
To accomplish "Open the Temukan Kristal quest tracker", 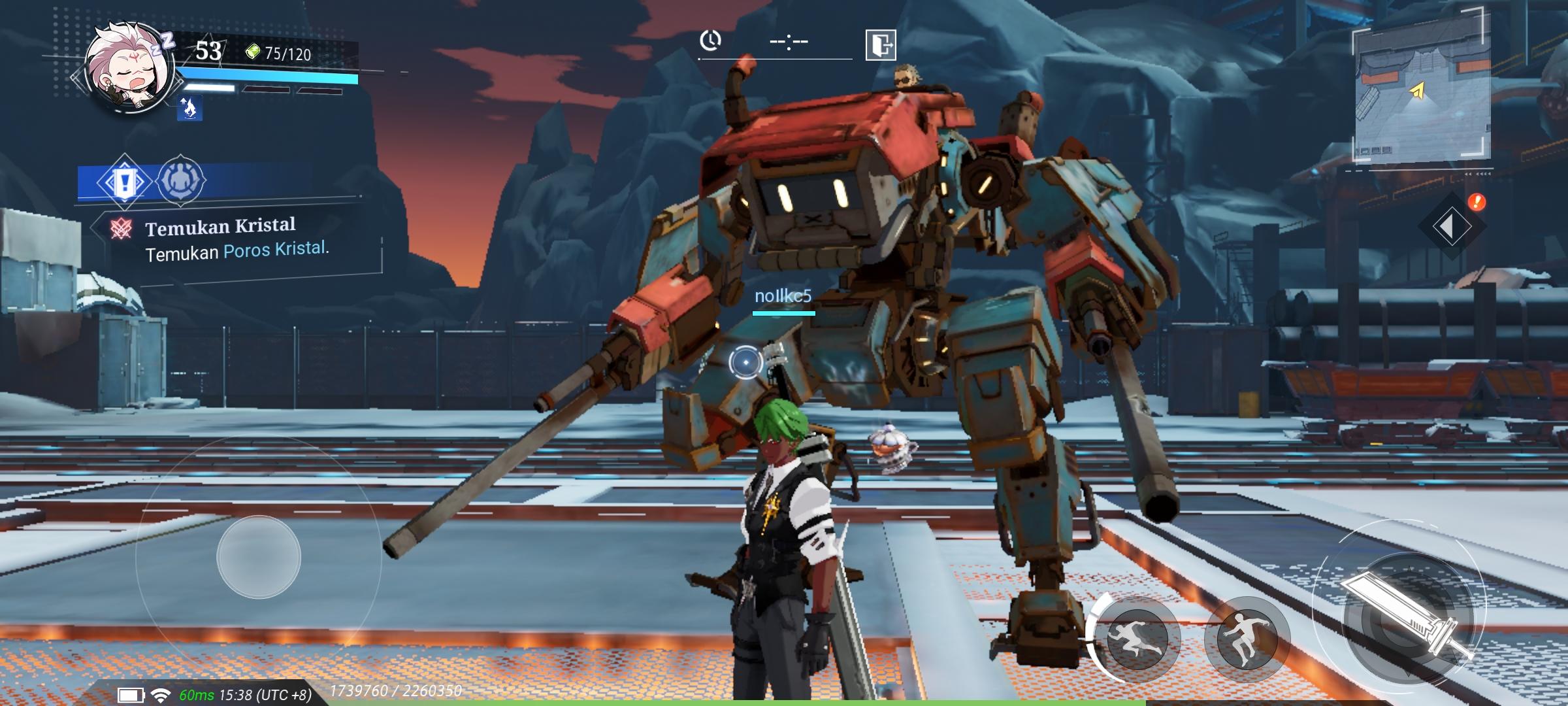I will coord(235,239).
